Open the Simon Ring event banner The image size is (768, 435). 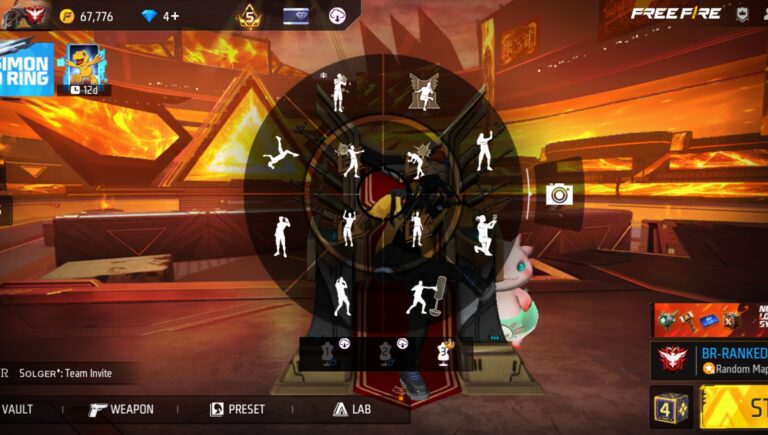[x=26, y=68]
